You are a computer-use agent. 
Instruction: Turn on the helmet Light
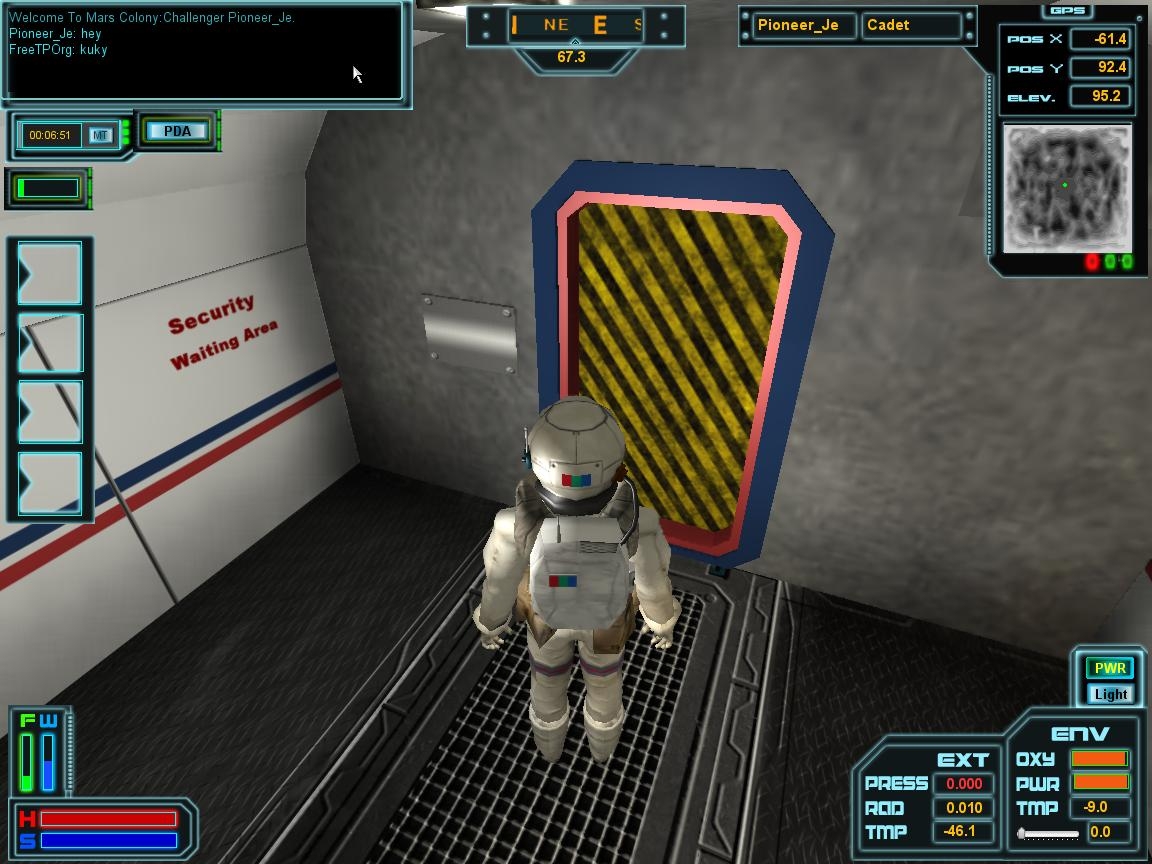coord(1110,694)
